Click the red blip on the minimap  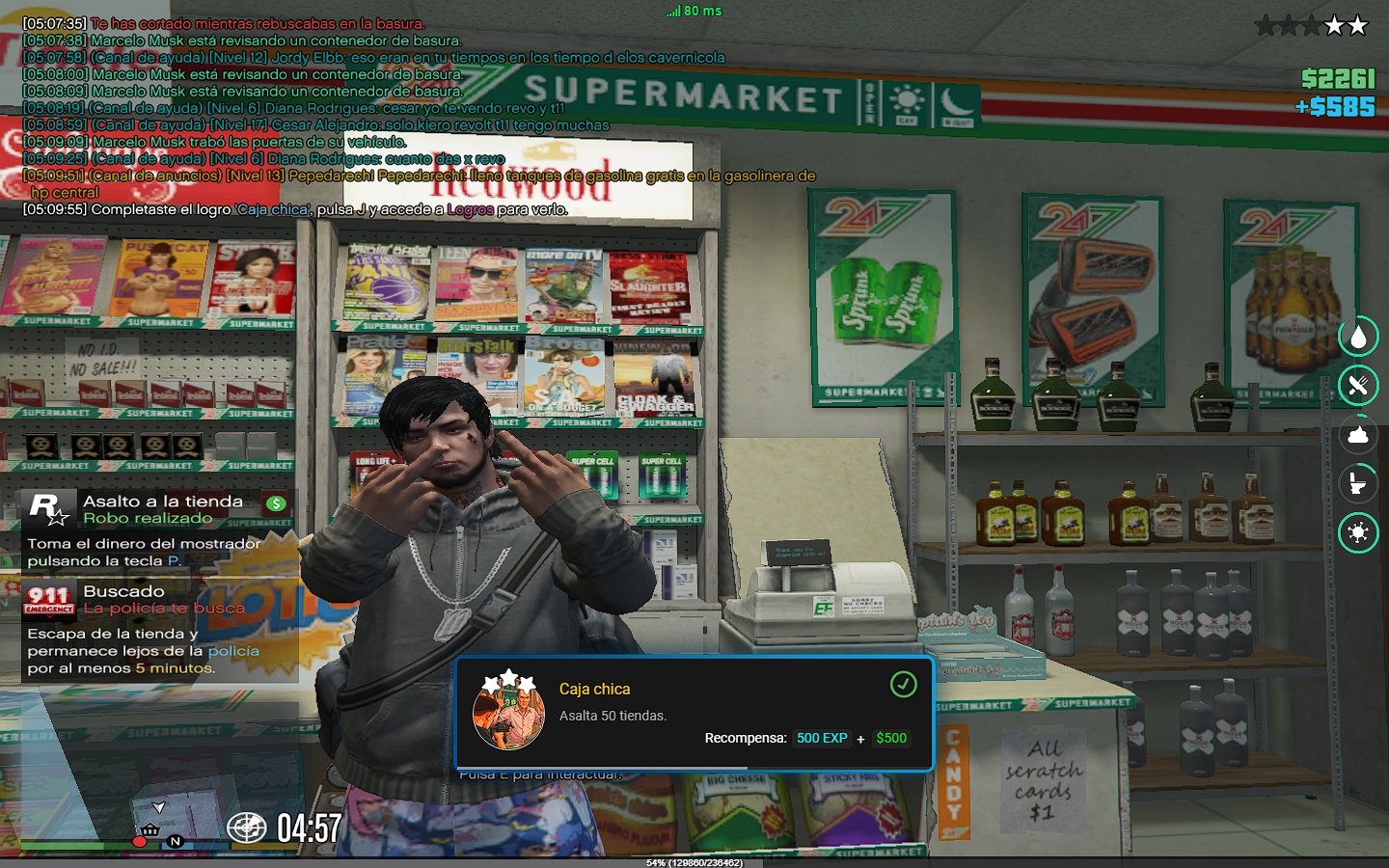[x=139, y=842]
